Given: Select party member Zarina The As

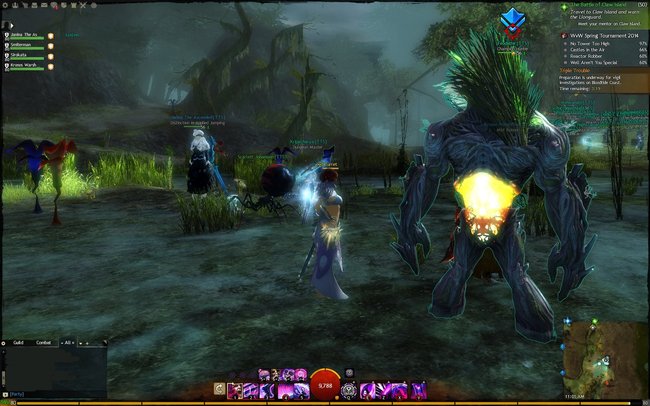Looking at the screenshot, I should pyautogui.click(x=25, y=35).
